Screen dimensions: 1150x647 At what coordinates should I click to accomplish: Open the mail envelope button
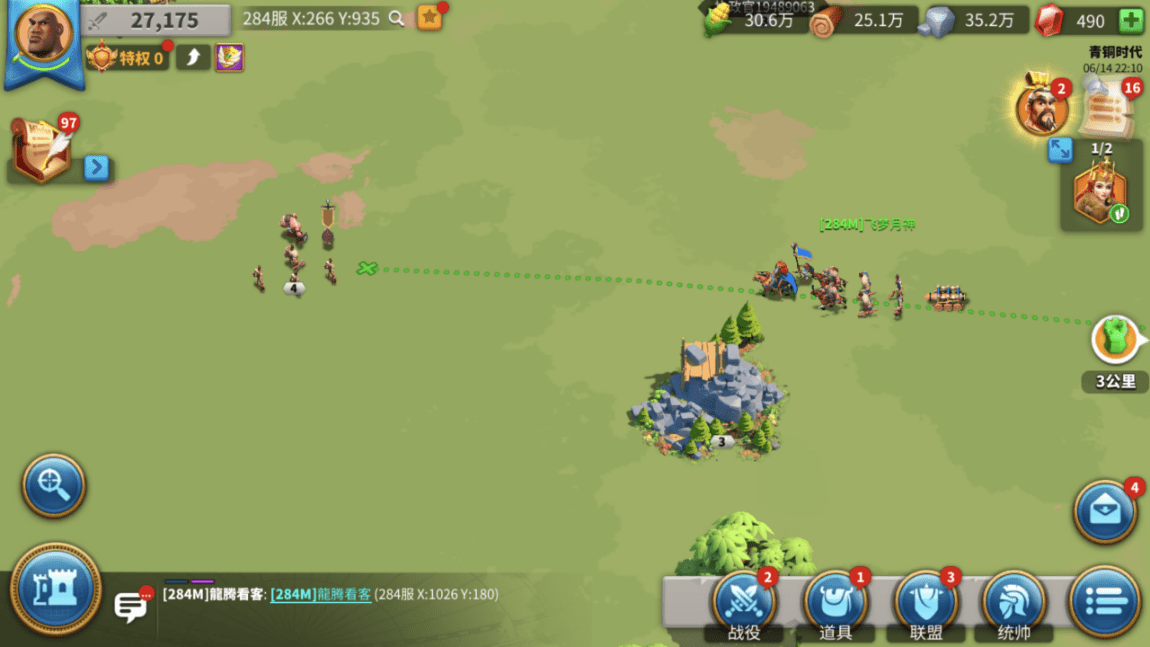tap(1105, 511)
